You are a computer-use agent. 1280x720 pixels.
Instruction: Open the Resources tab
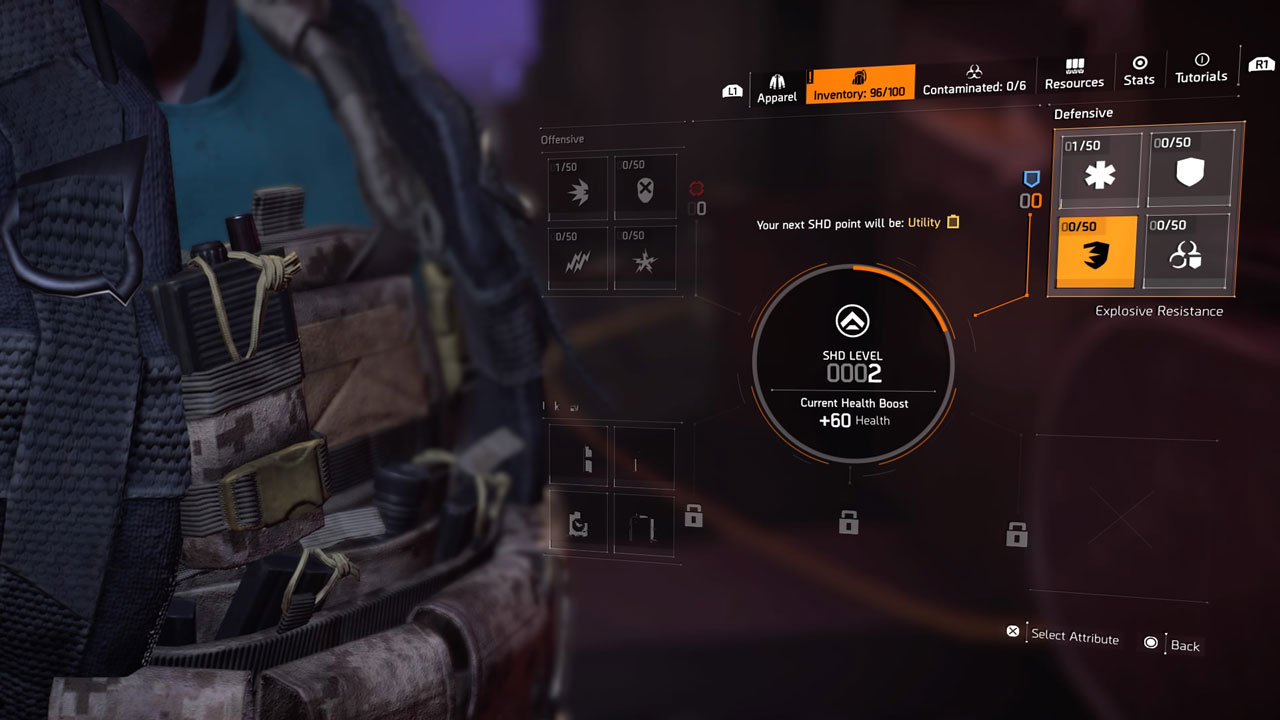coord(1074,74)
